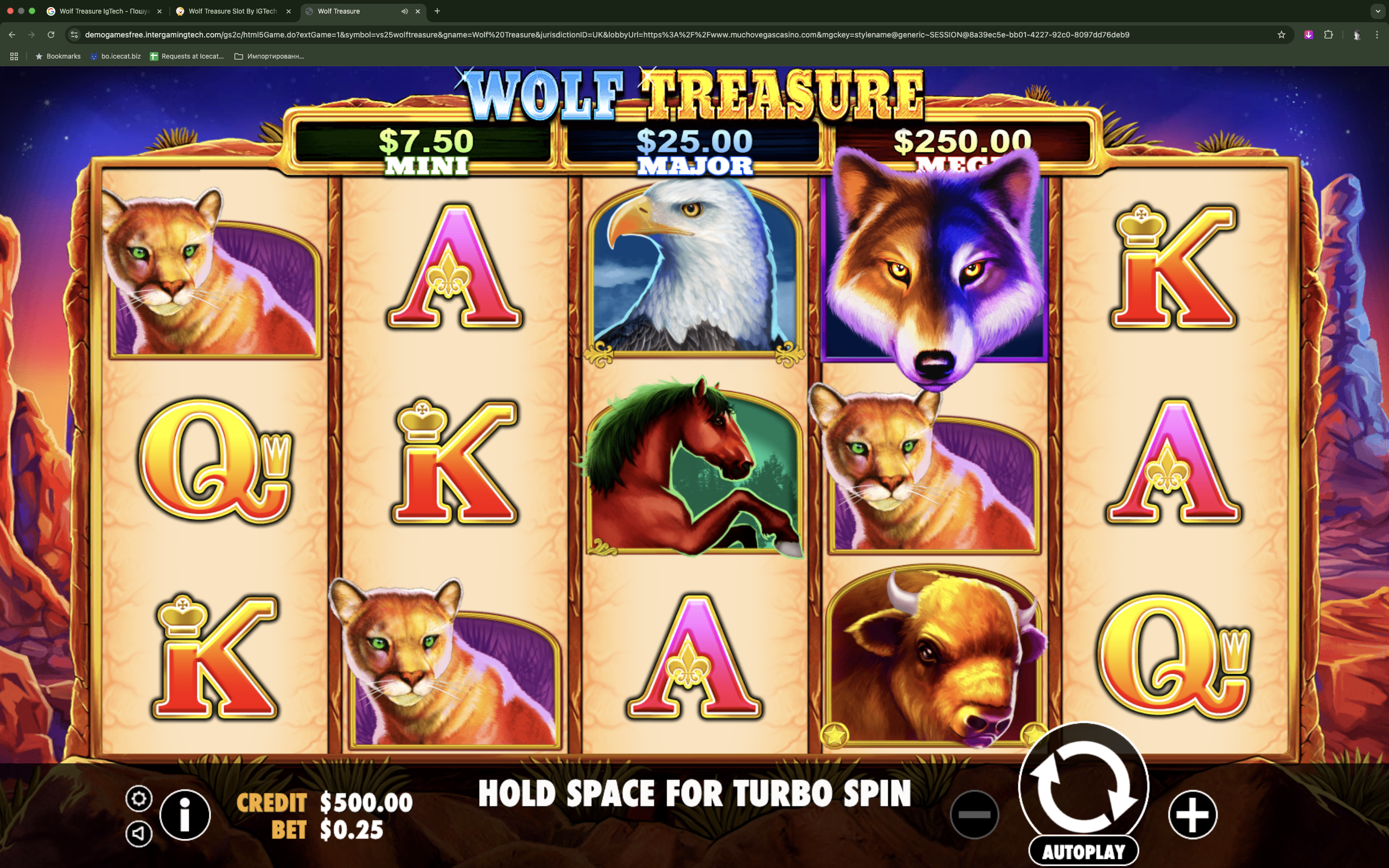Open a new browser tab with the plus button
Screen dimensions: 1389x868
[437, 11]
